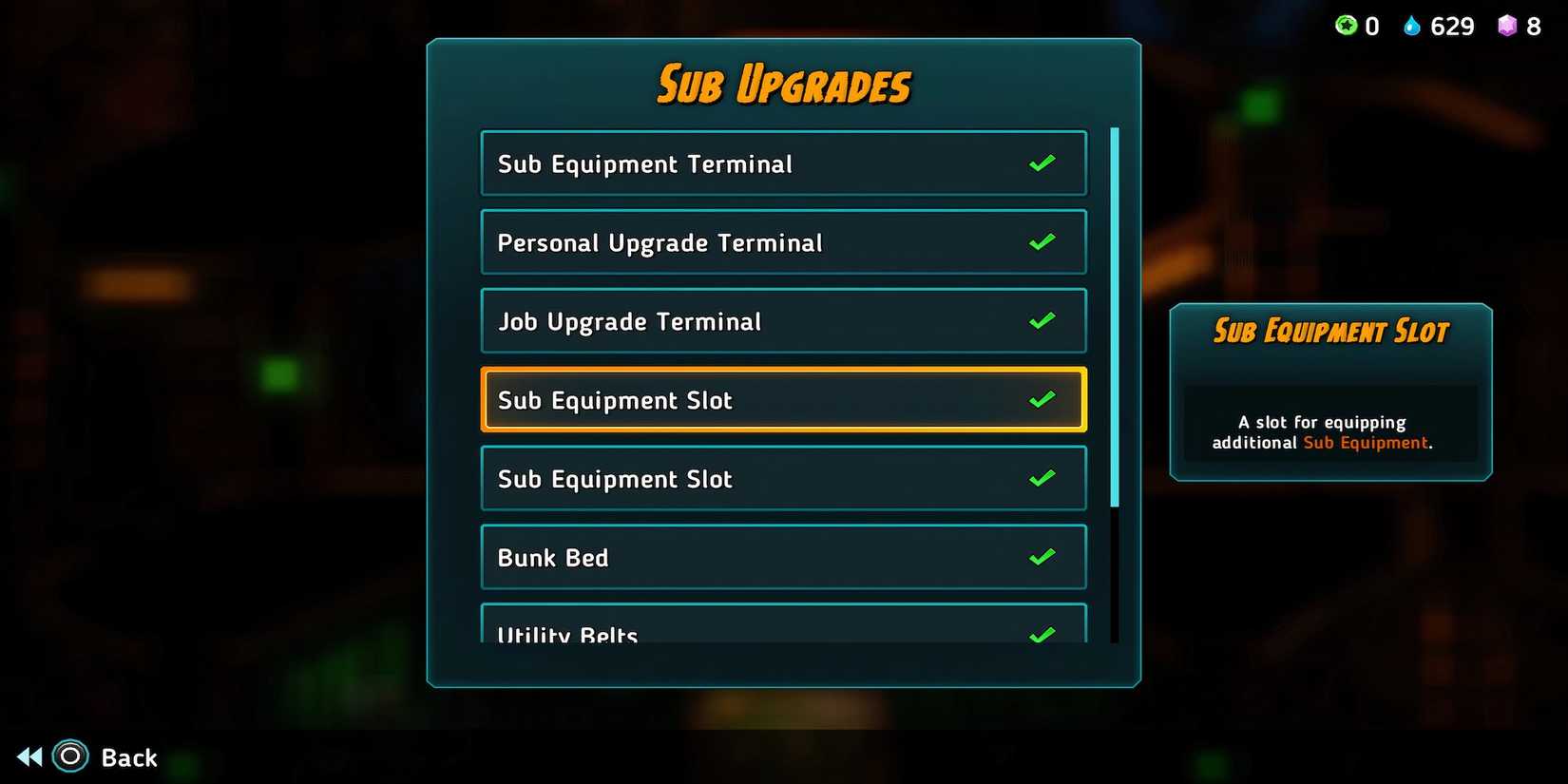The height and width of the screenshot is (784, 1568).
Task: Click the circular controller button icon near Back
Action: (68, 756)
